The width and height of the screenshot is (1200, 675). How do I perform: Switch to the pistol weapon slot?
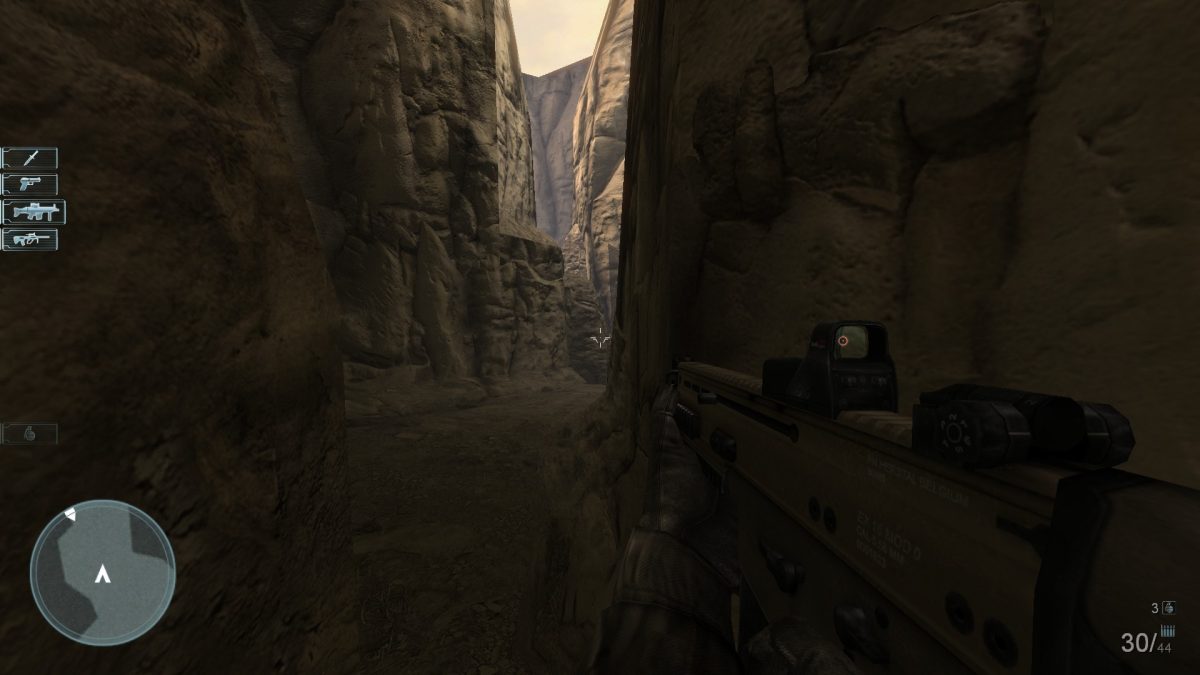pos(30,184)
